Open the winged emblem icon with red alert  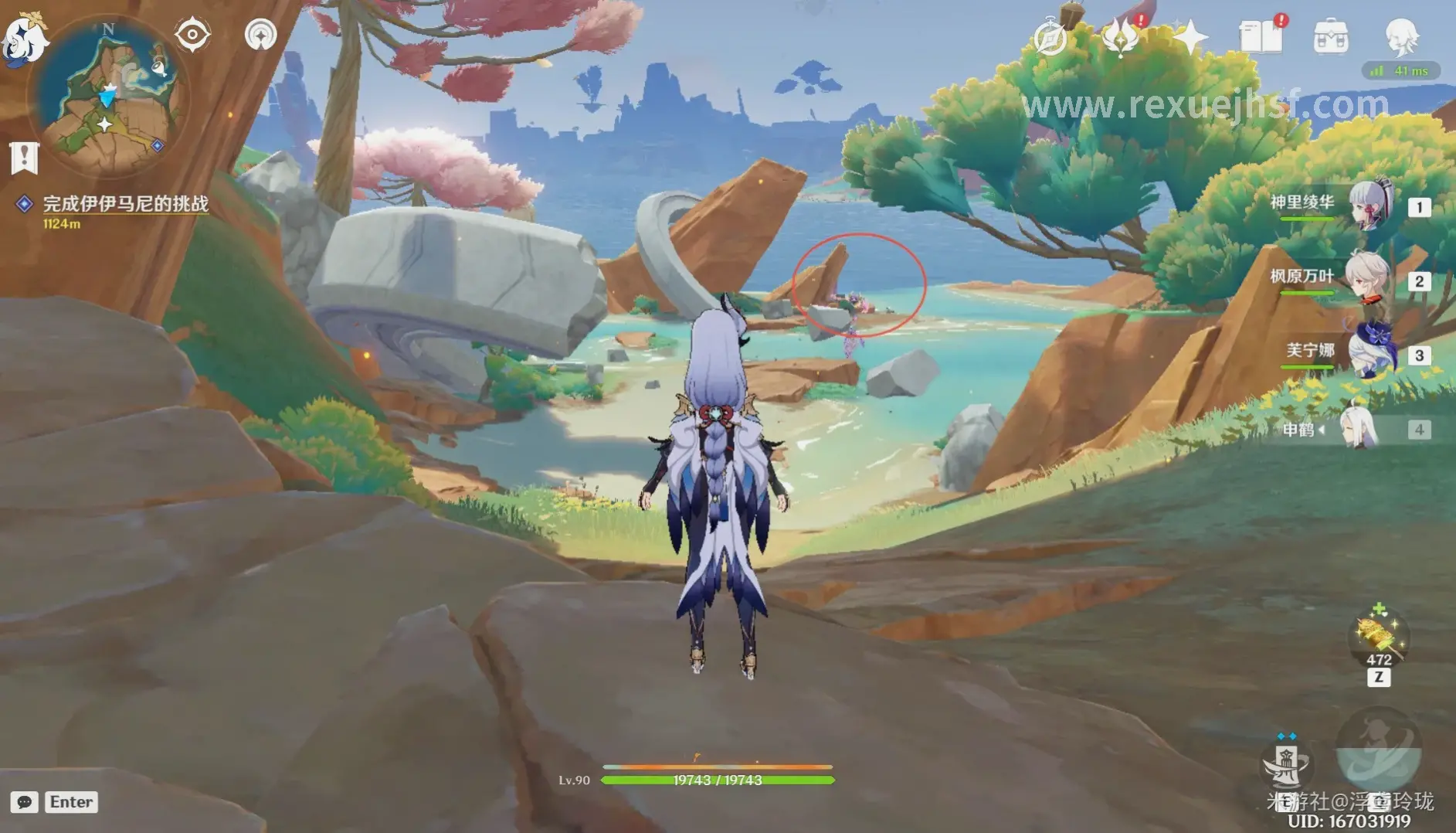point(1121,37)
